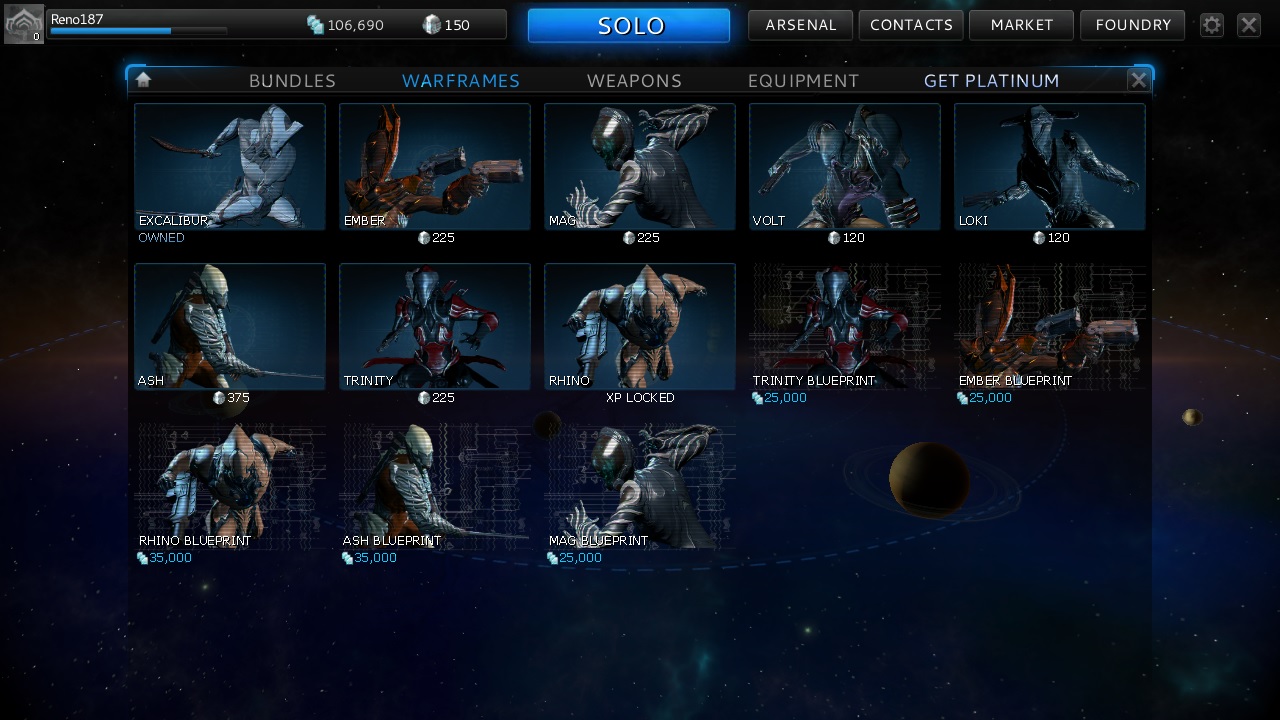This screenshot has width=1280, height=720.
Task: Return to market home via house icon
Action: (143, 80)
